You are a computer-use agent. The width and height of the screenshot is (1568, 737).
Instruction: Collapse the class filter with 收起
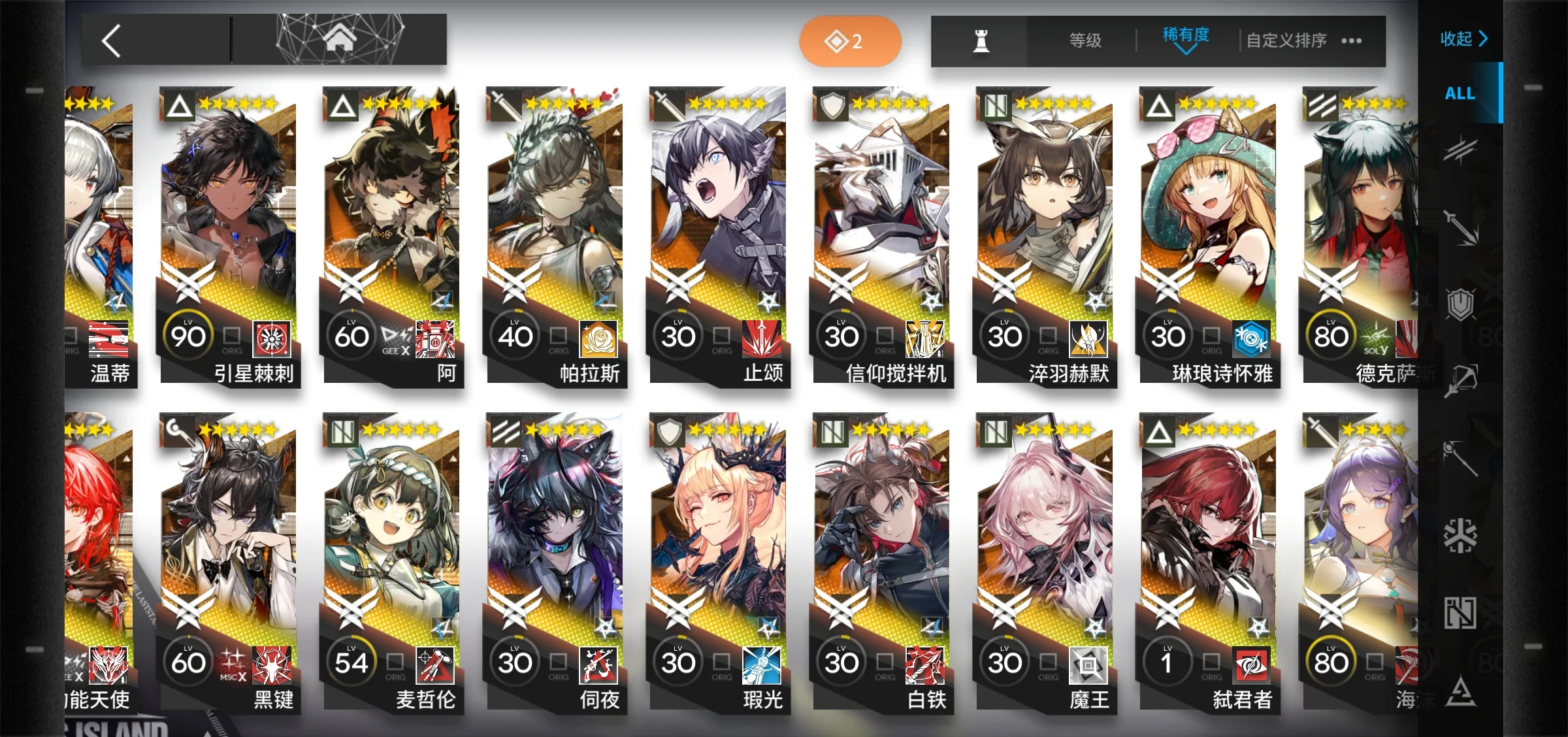(x=1463, y=39)
